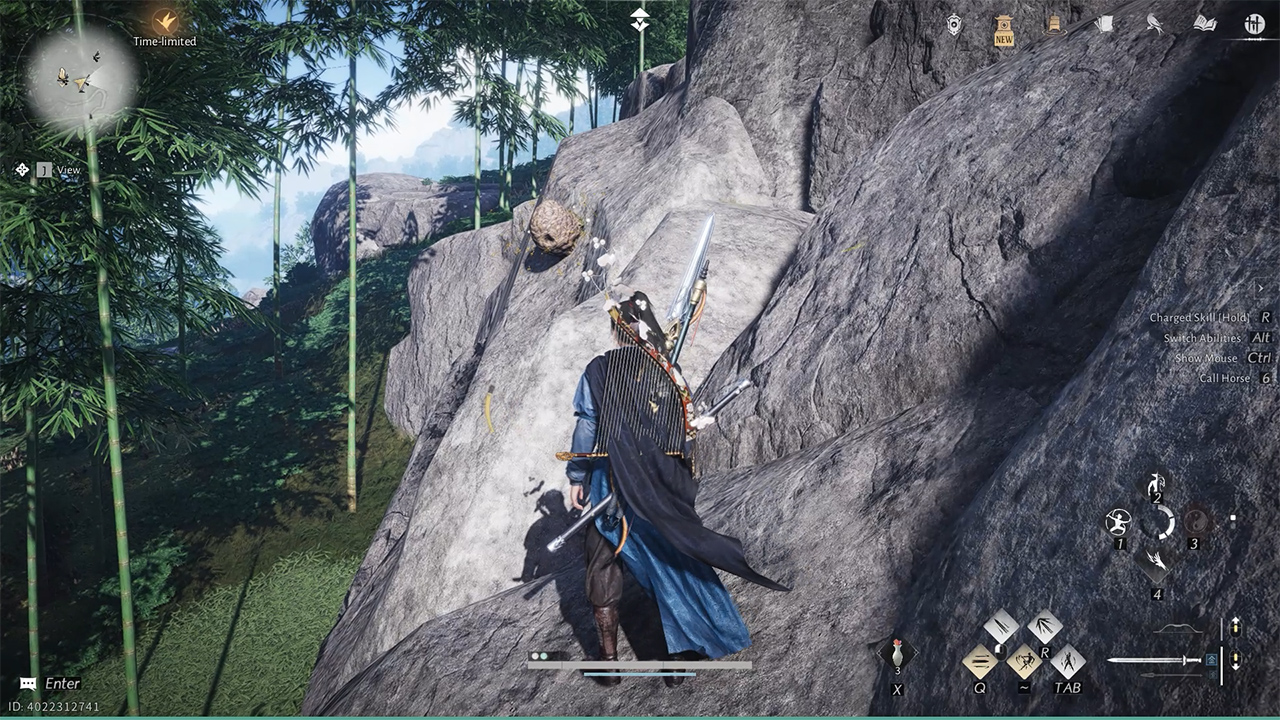Activate the yin-yang ability slot 3
Viewport: 1280px width, 720px height.
[1195, 522]
